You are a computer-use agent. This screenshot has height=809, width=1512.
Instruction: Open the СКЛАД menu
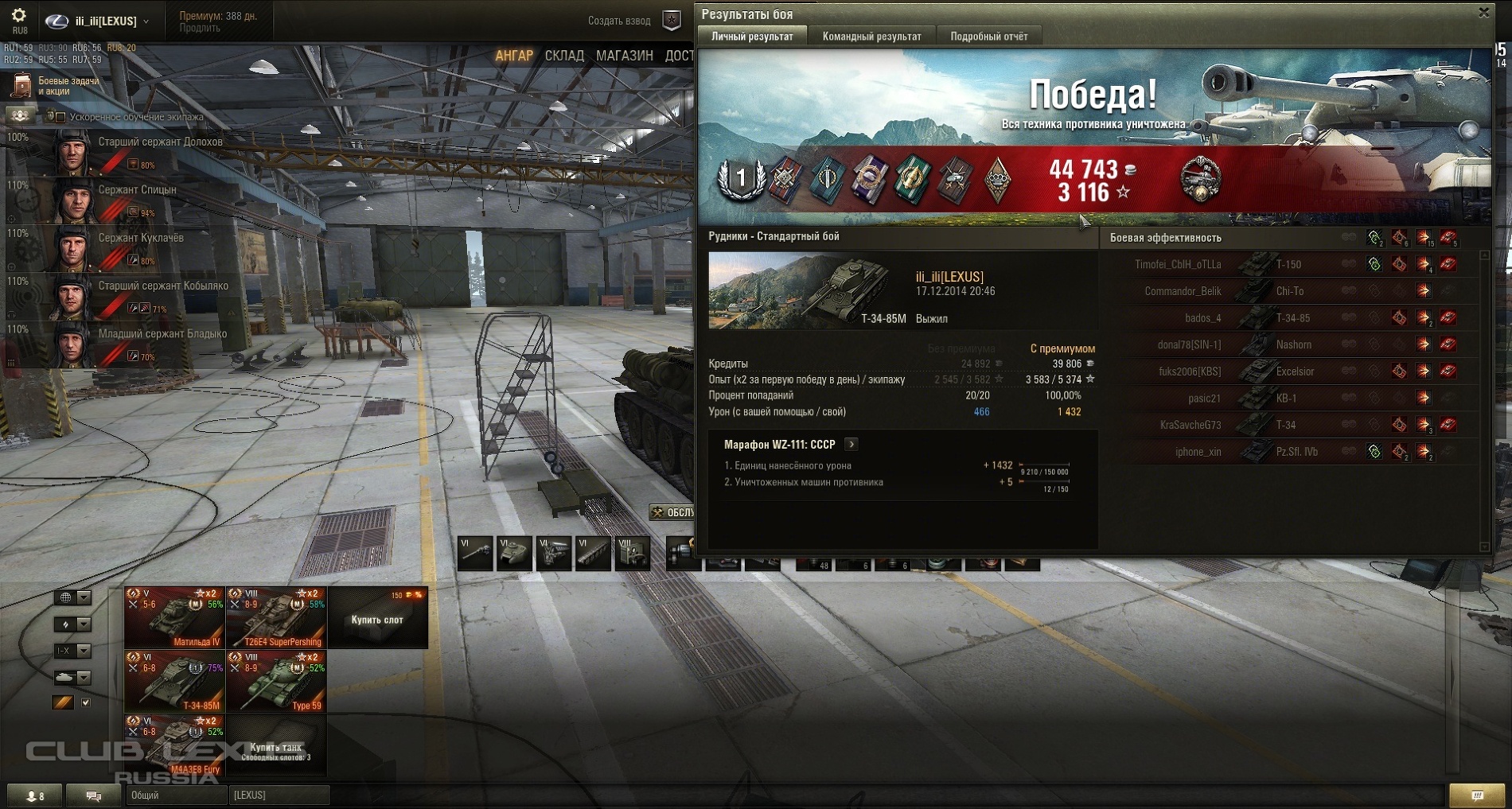point(564,56)
